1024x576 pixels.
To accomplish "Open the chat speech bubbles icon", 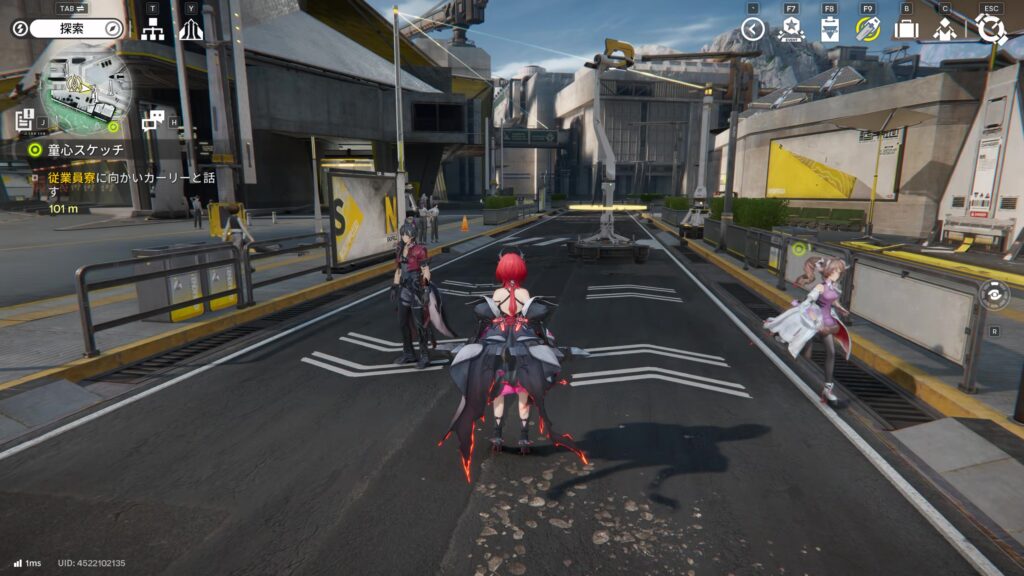I will click(152, 120).
